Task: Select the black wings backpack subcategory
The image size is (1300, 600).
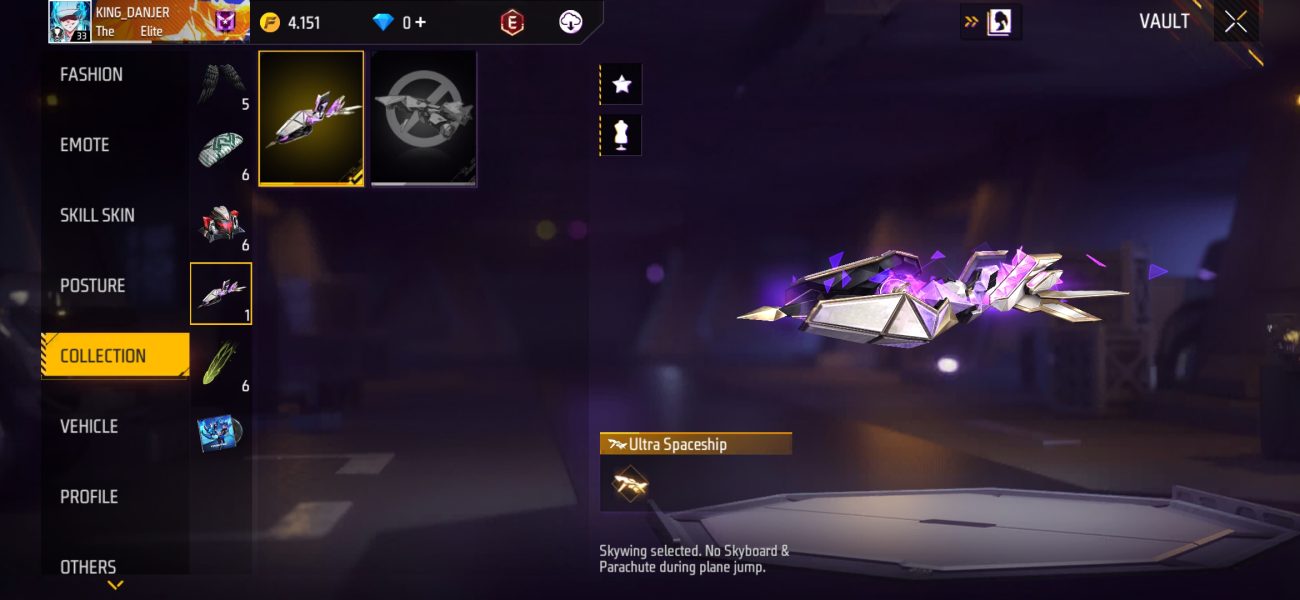Action: (220, 83)
